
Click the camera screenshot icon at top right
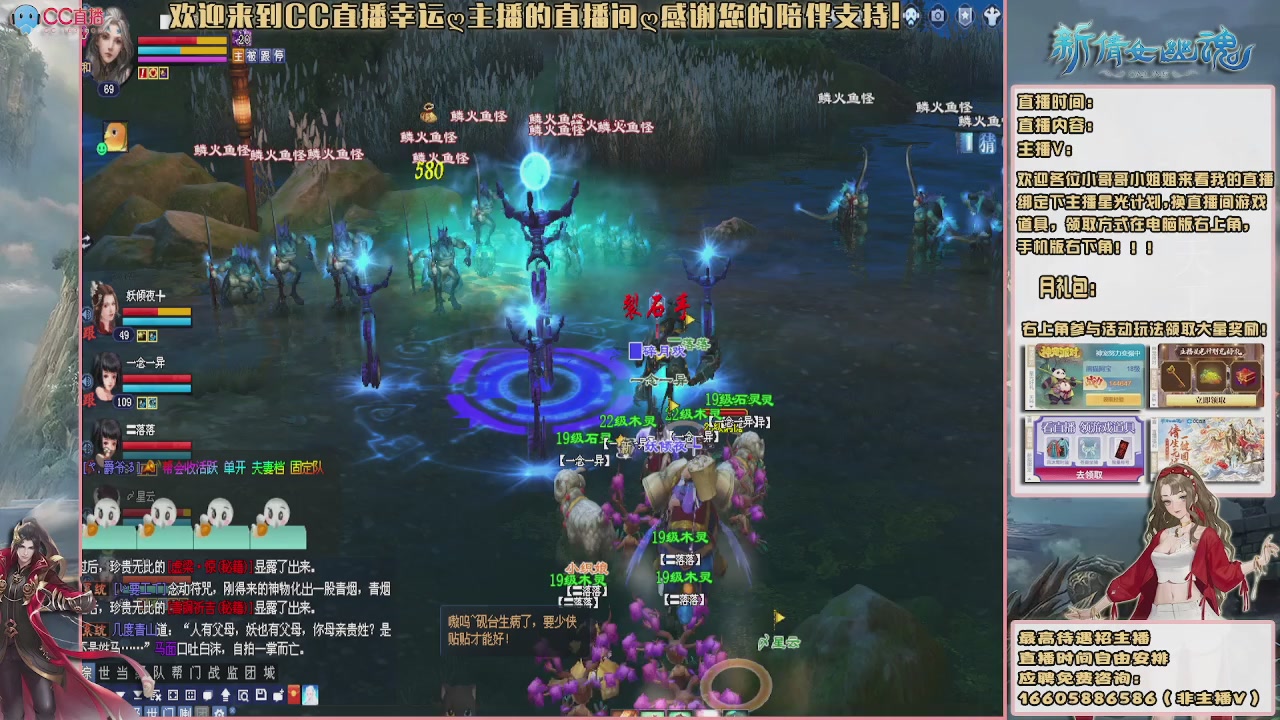coord(938,15)
